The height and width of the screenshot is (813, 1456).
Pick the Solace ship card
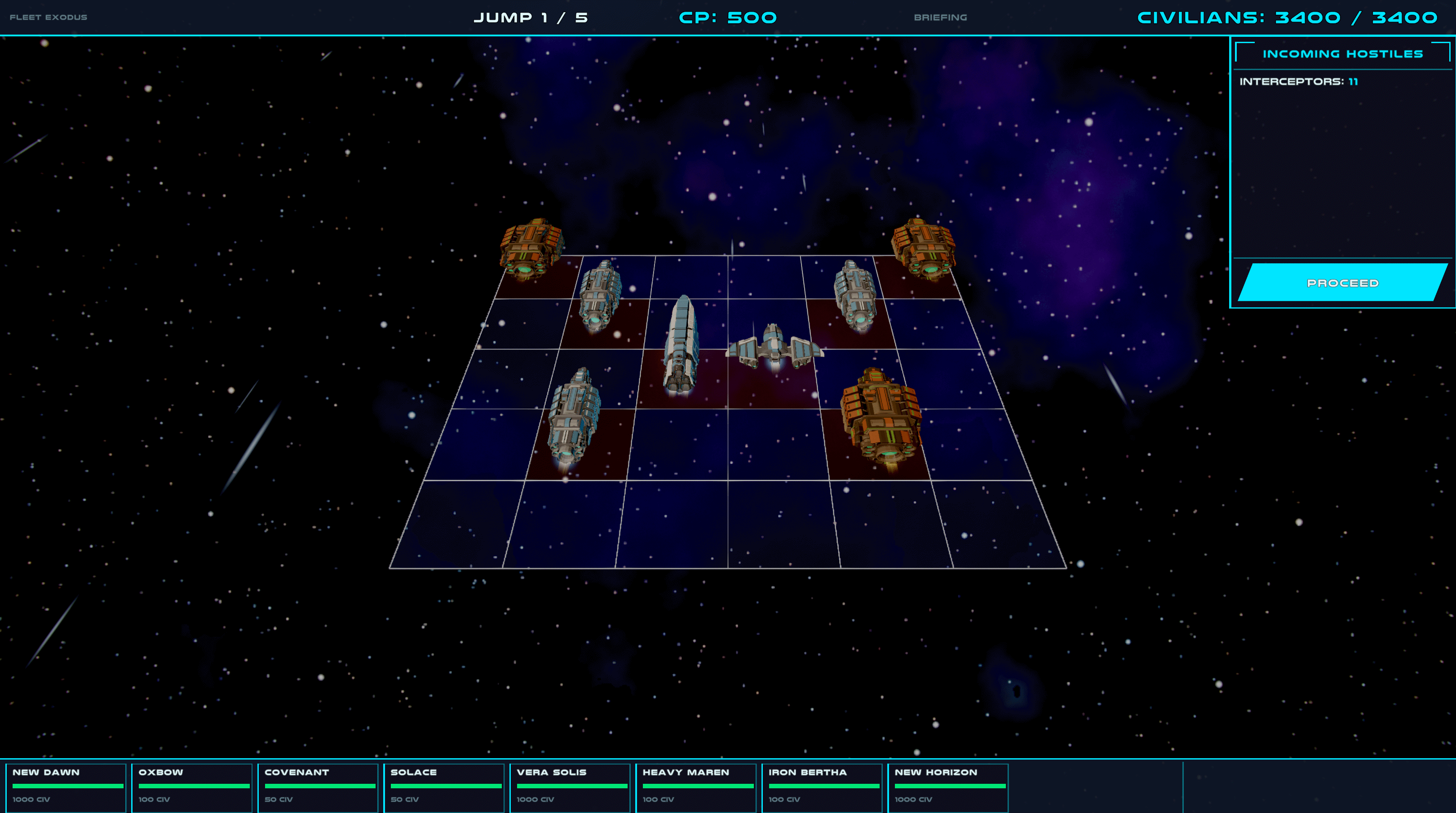[x=444, y=787]
